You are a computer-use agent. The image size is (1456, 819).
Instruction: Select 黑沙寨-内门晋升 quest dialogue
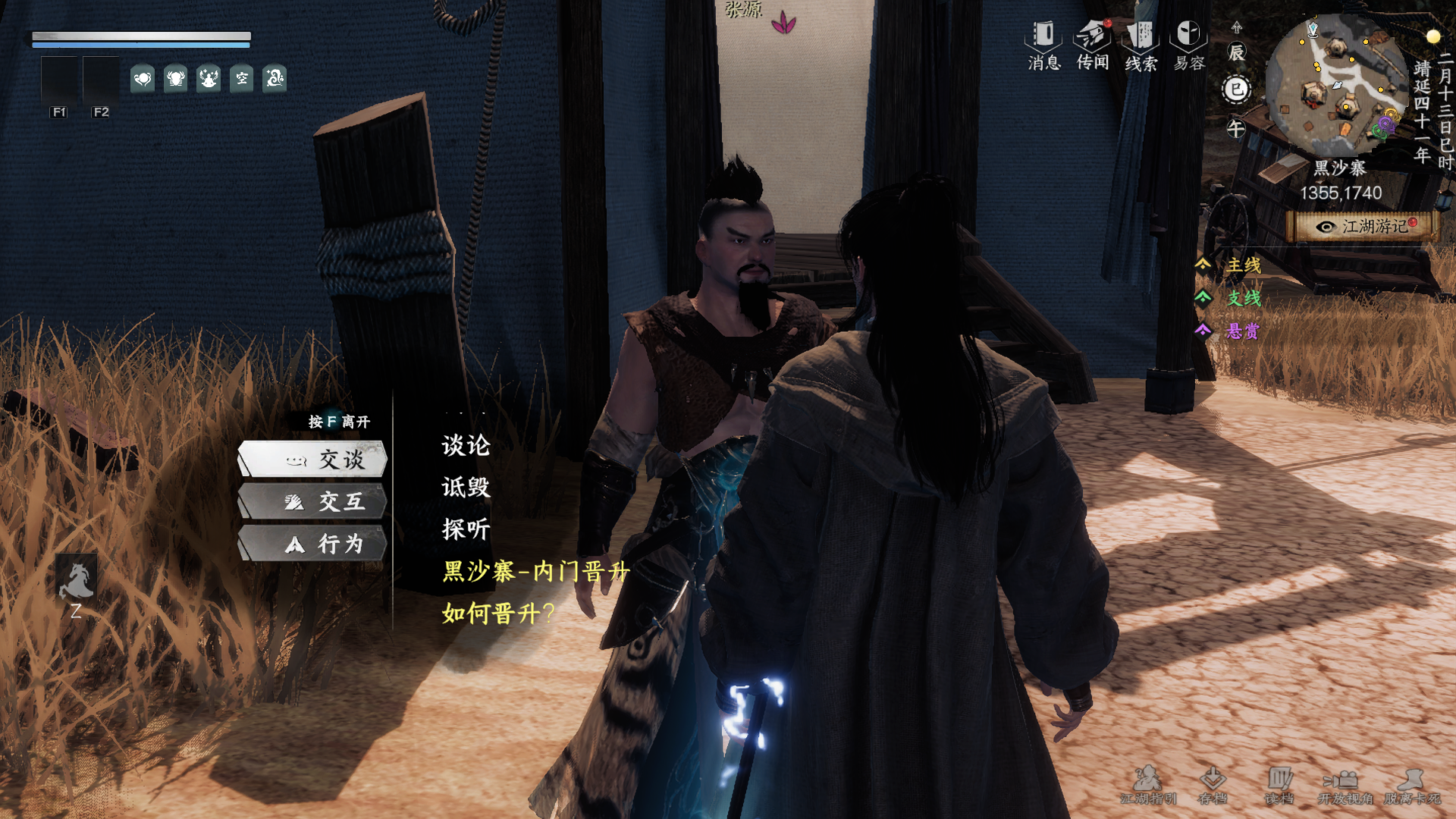[535, 571]
